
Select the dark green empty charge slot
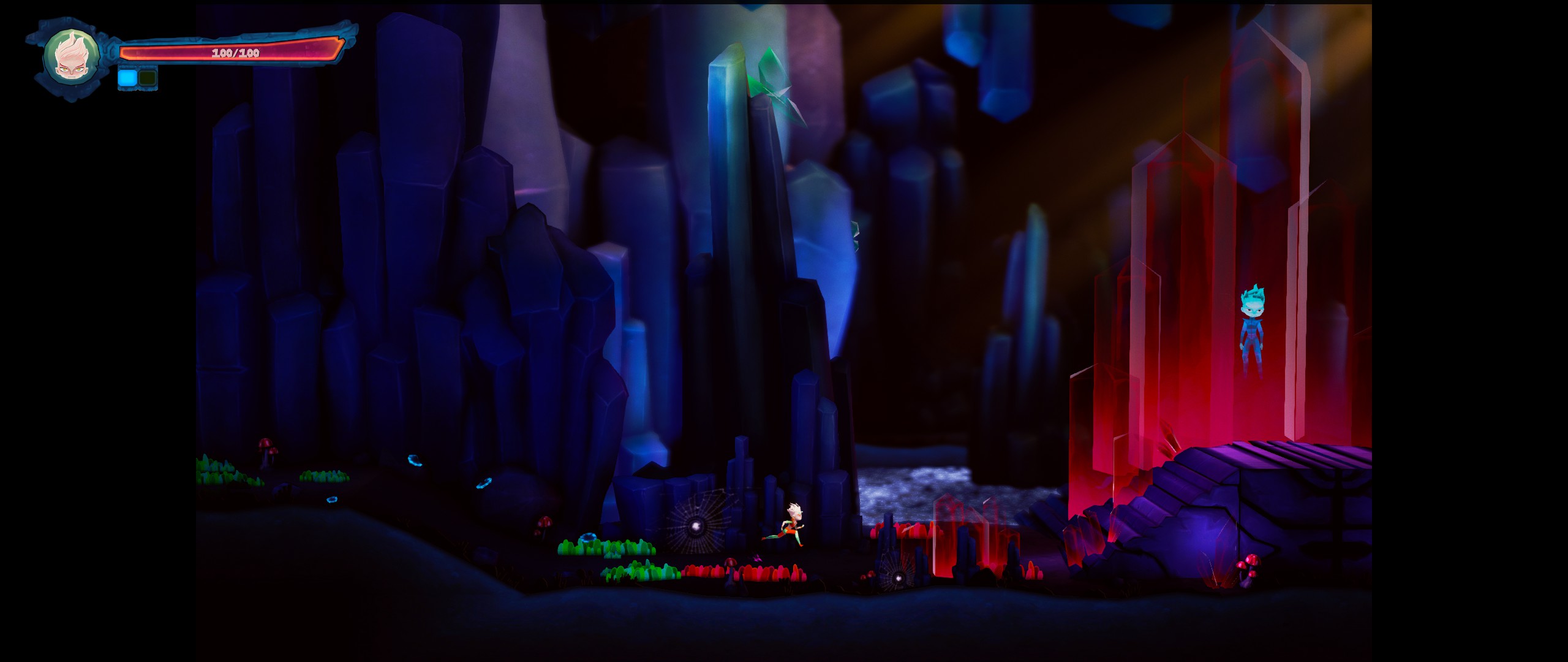click(148, 78)
